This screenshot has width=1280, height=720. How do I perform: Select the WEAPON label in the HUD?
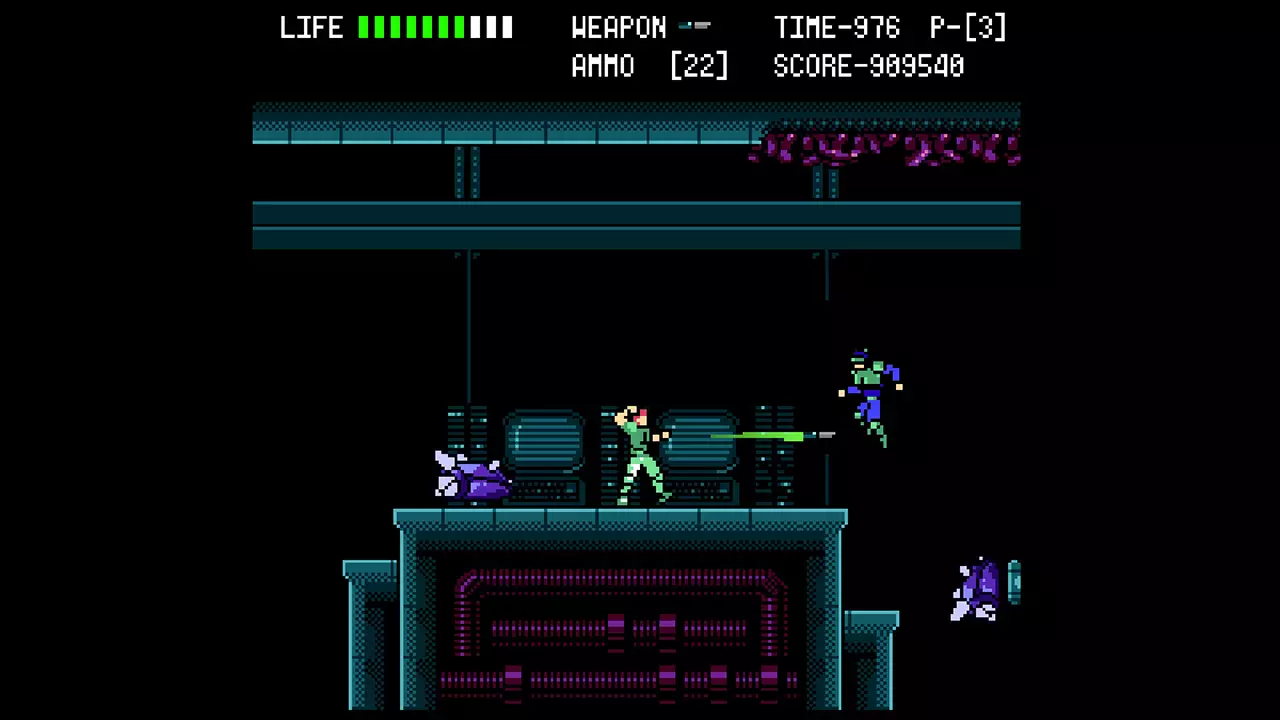pyautogui.click(x=618, y=27)
